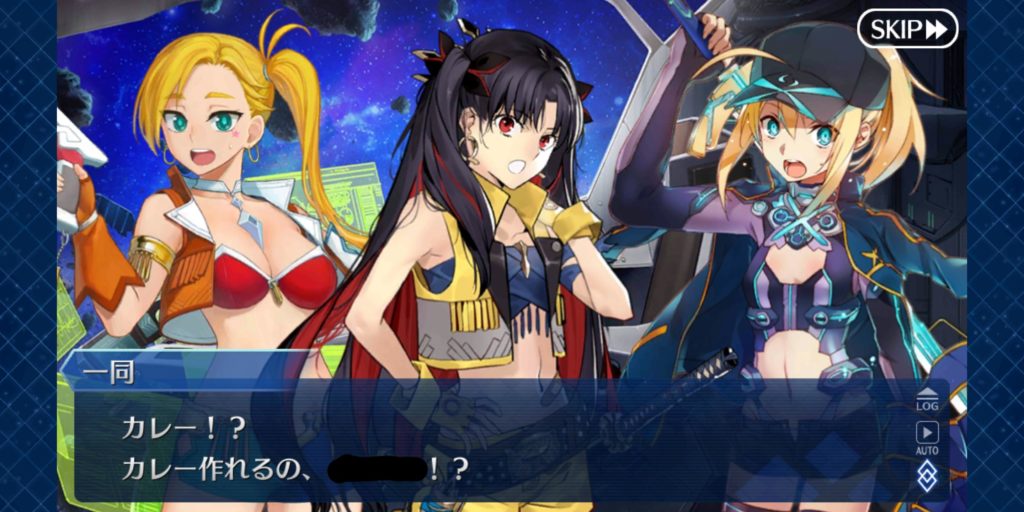
Task: Skip the story scene with SKIP
Action: 907,29
